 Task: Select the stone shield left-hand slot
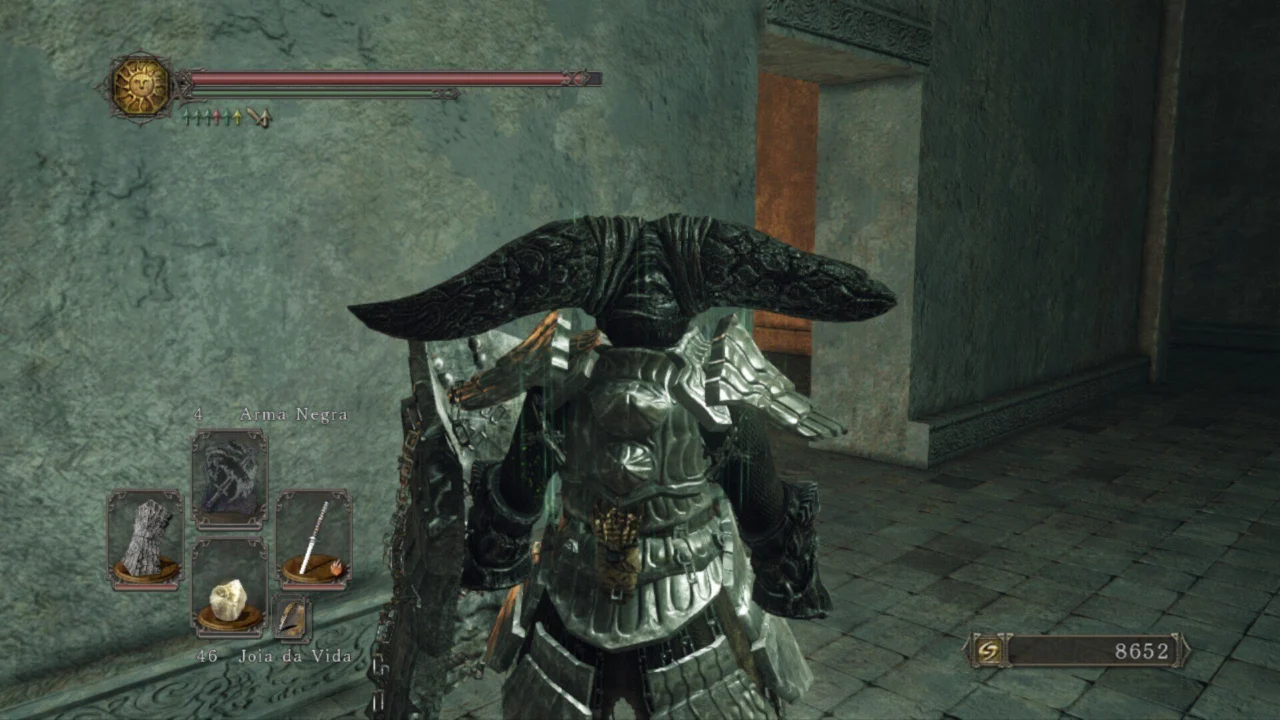(x=145, y=538)
